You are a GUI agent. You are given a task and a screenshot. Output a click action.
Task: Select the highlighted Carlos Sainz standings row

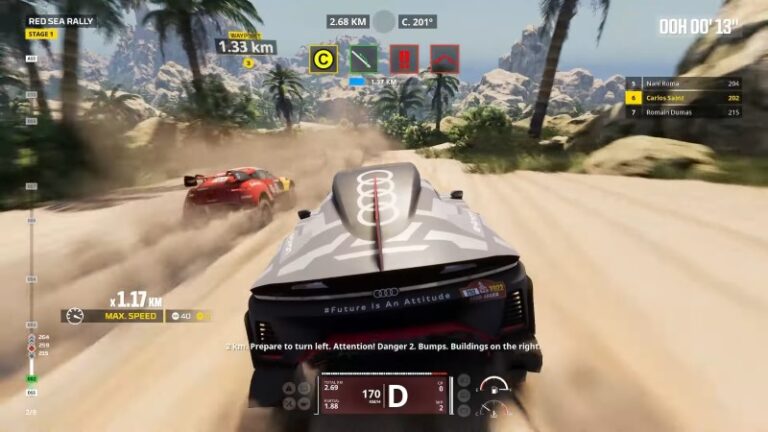669,98
